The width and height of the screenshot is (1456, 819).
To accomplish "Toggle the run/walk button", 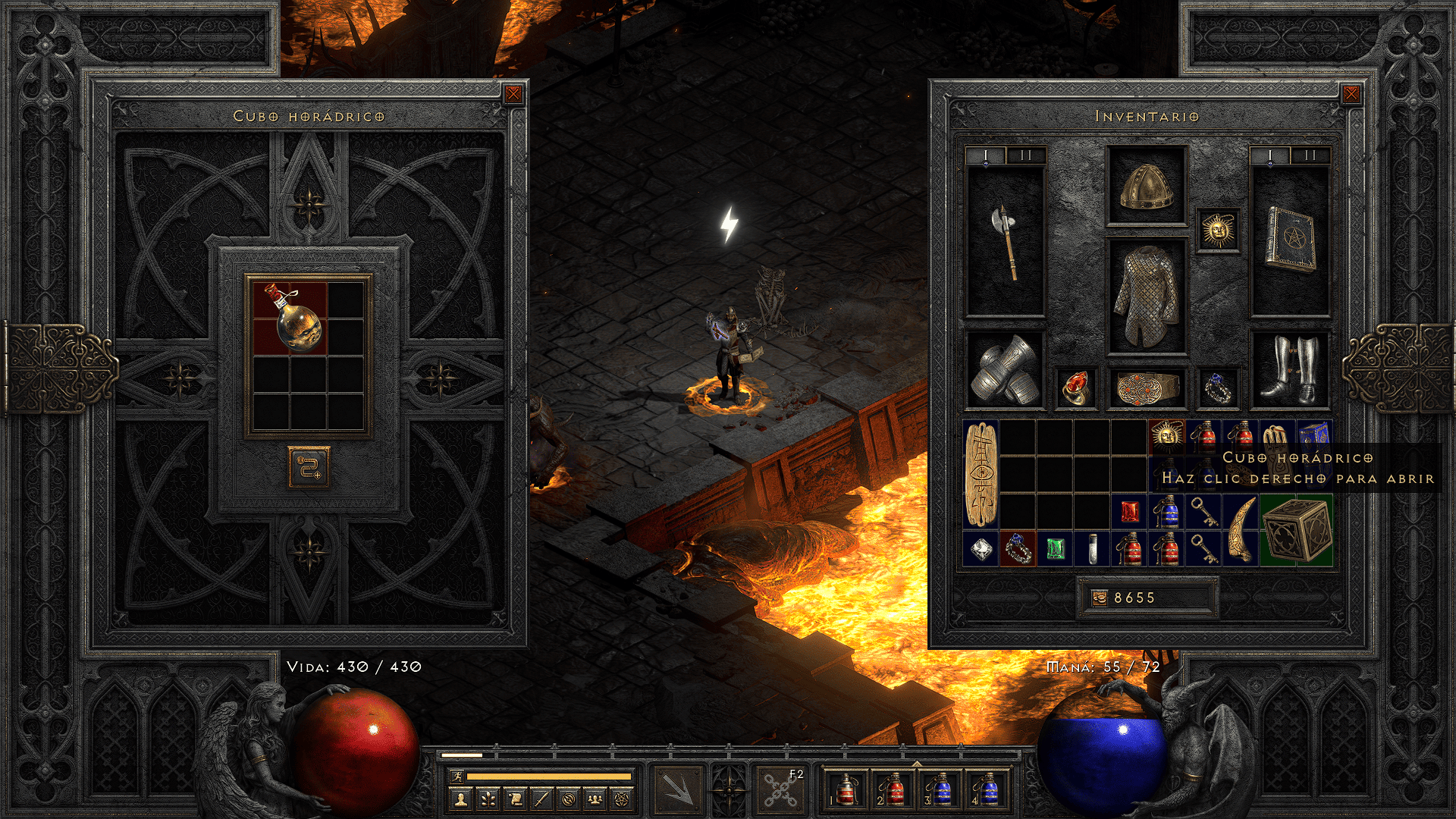I will [457, 776].
